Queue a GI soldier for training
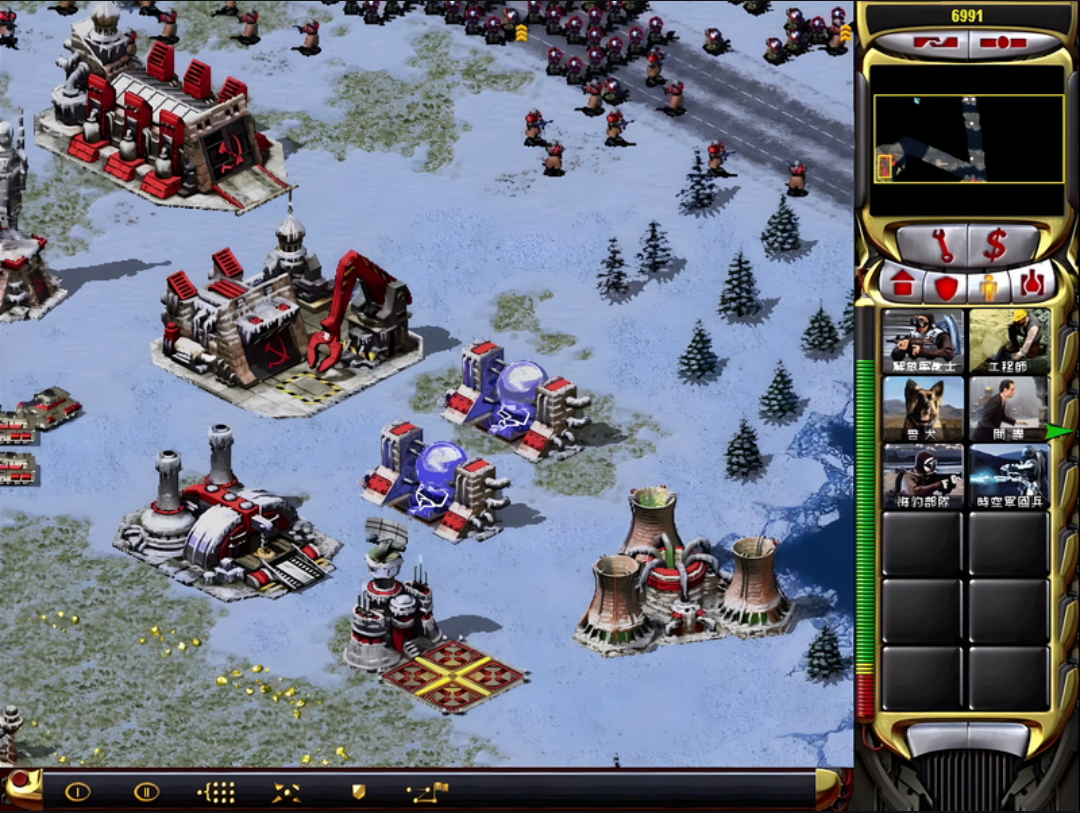 pyautogui.click(x=923, y=341)
